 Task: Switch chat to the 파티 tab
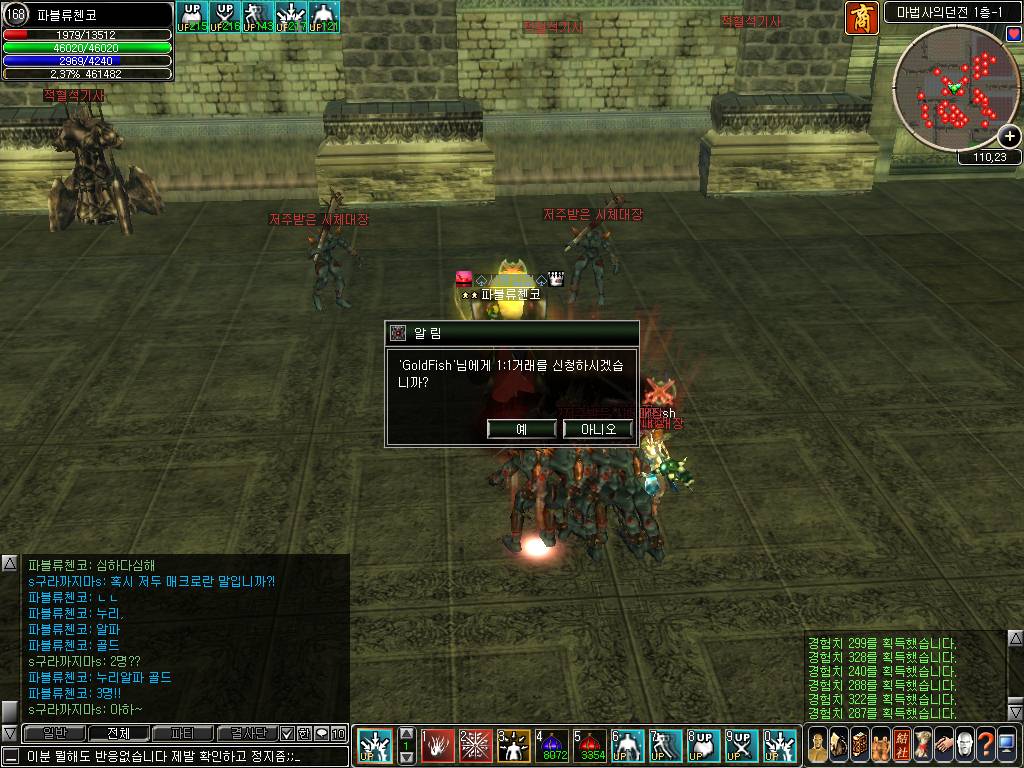point(182,733)
